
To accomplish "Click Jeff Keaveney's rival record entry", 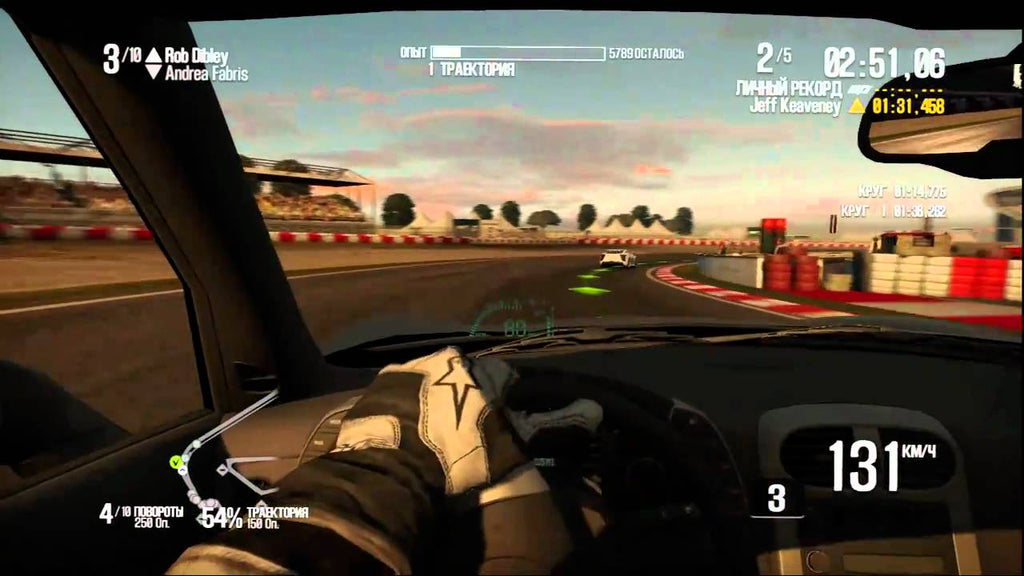I will (x=797, y=104).
